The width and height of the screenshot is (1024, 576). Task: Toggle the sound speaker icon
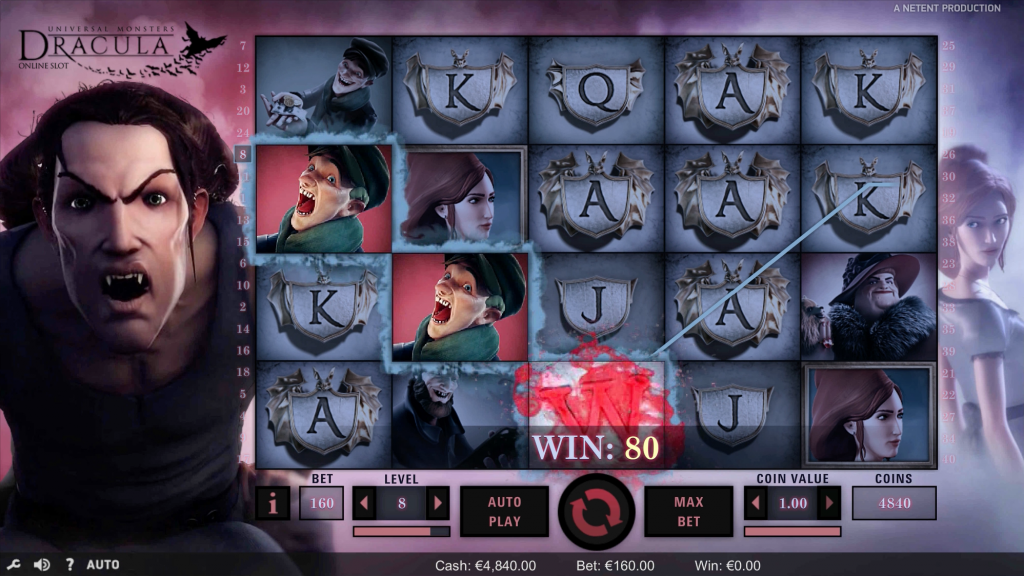(x=42, y=565)
